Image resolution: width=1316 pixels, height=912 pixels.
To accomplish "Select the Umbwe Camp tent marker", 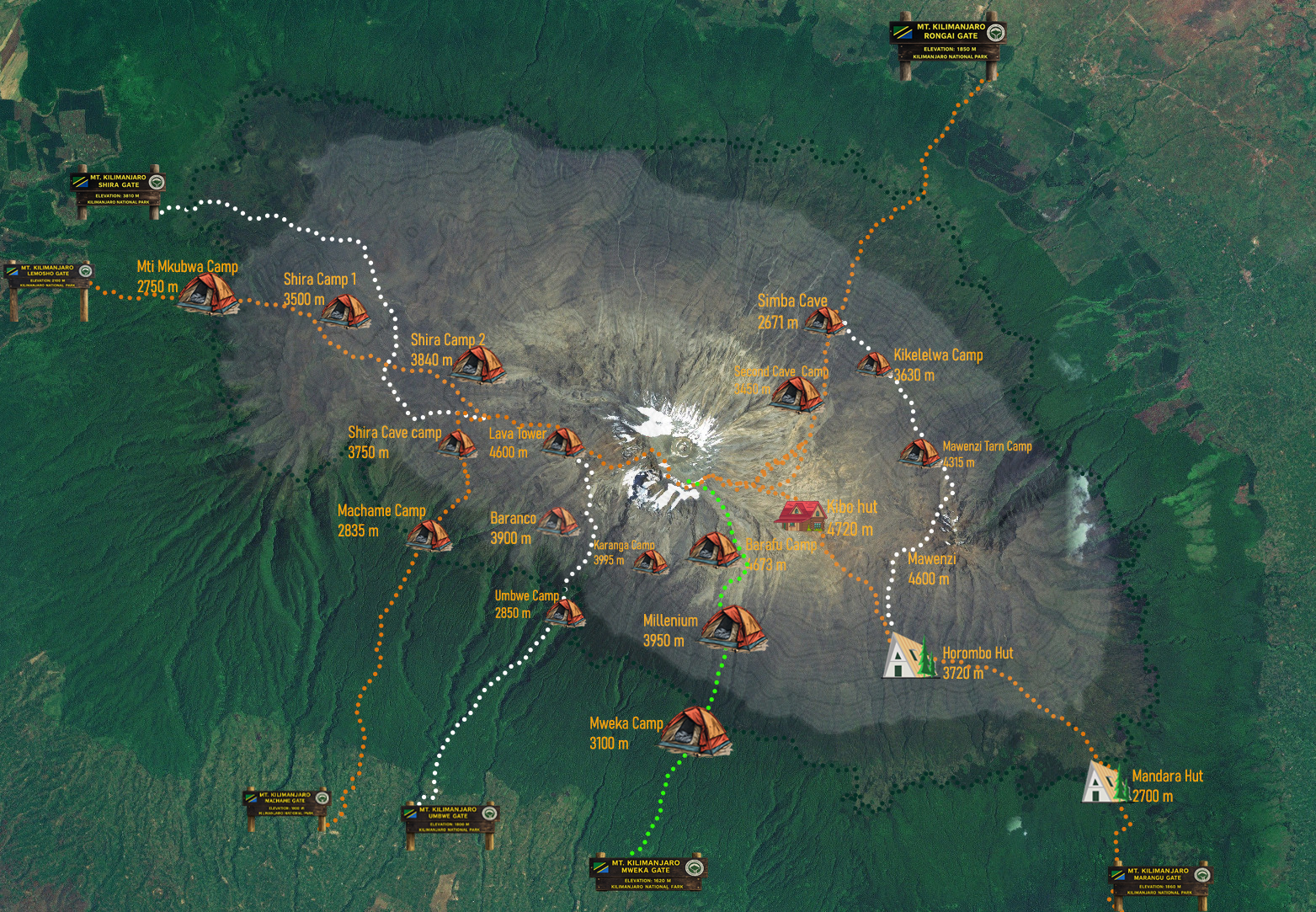I will pyautogui.click(x=565, y=611).
